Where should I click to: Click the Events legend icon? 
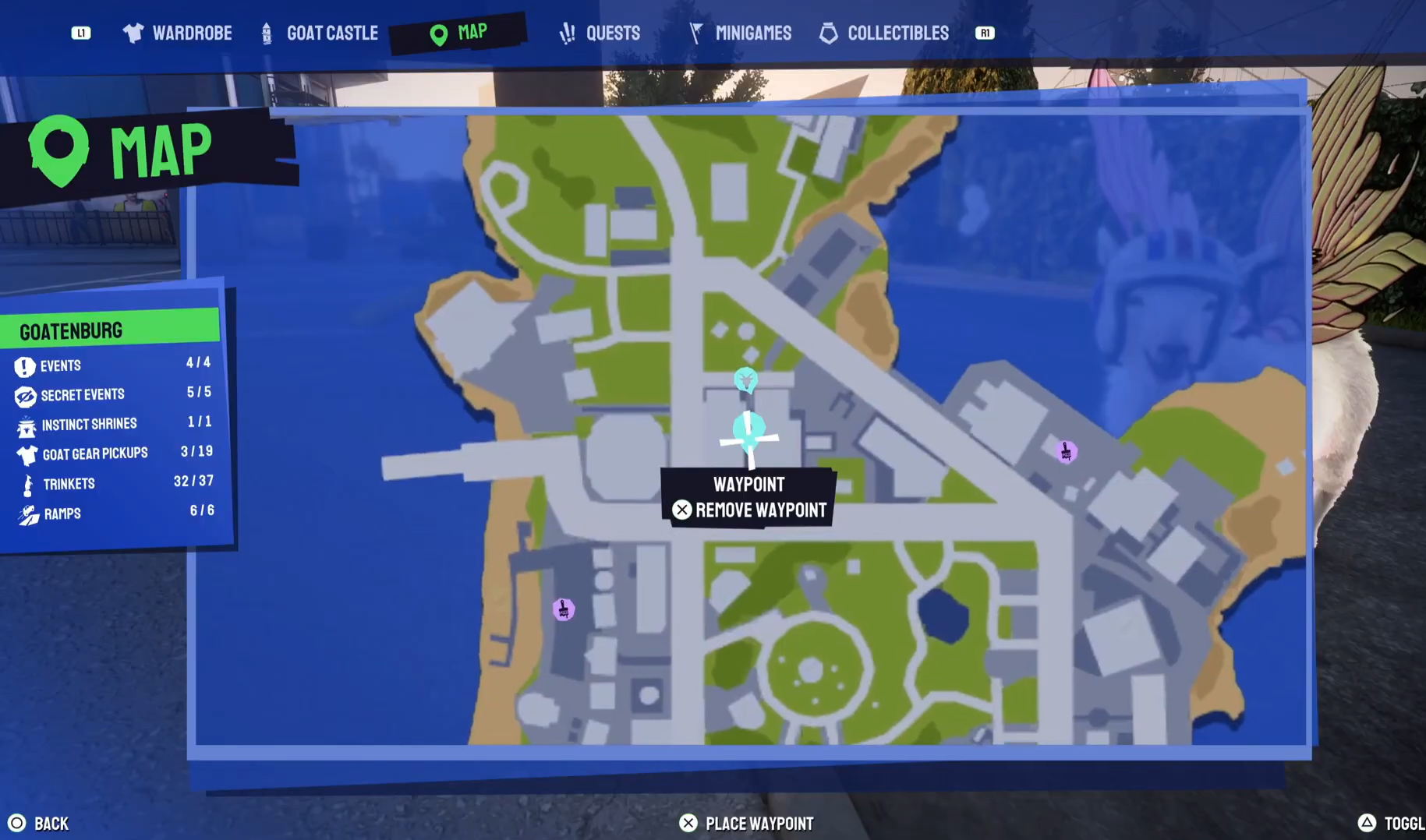click(x=26, y=365)
